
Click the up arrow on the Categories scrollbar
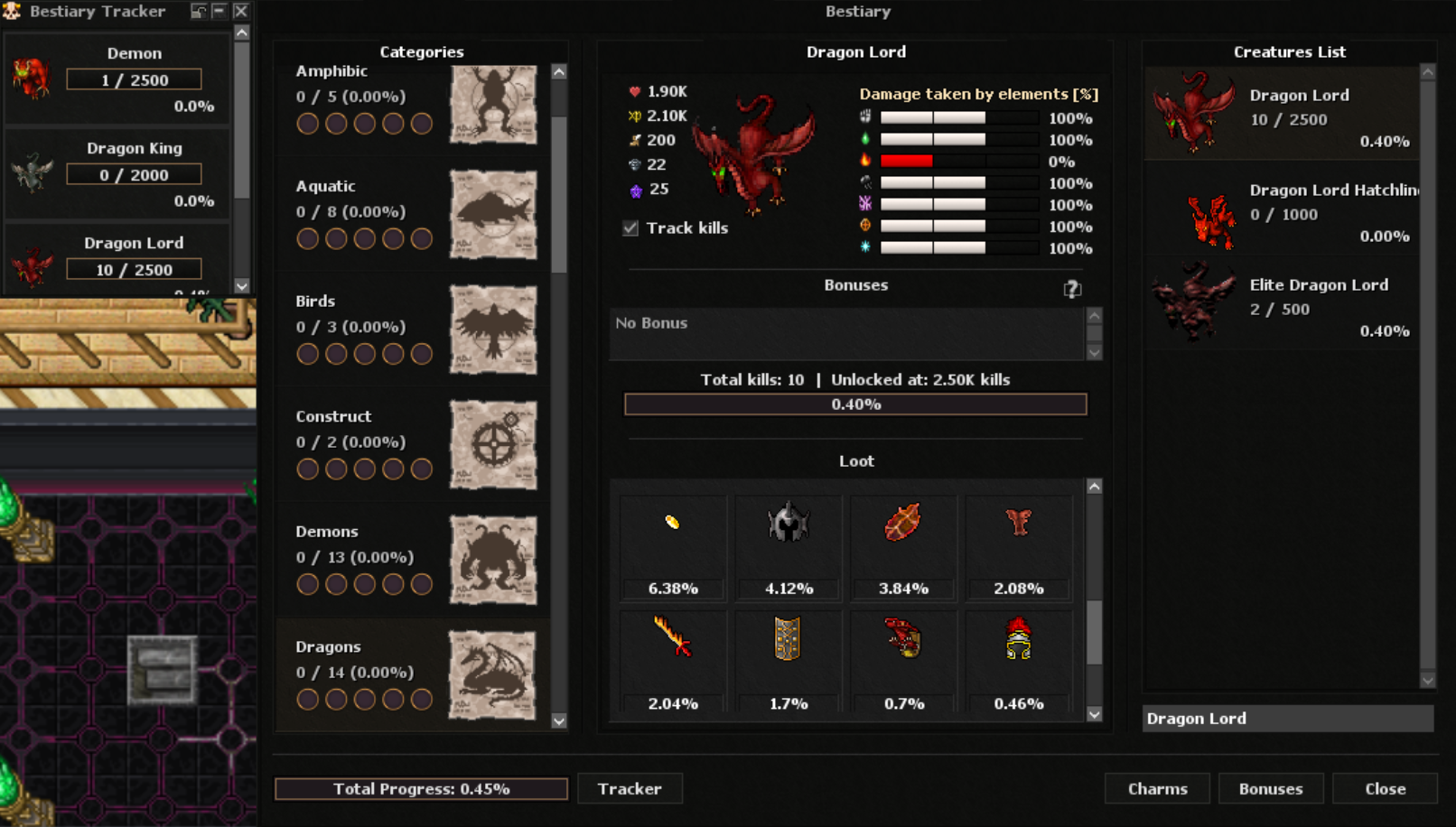pyautogui.click(x=557, y=70)
